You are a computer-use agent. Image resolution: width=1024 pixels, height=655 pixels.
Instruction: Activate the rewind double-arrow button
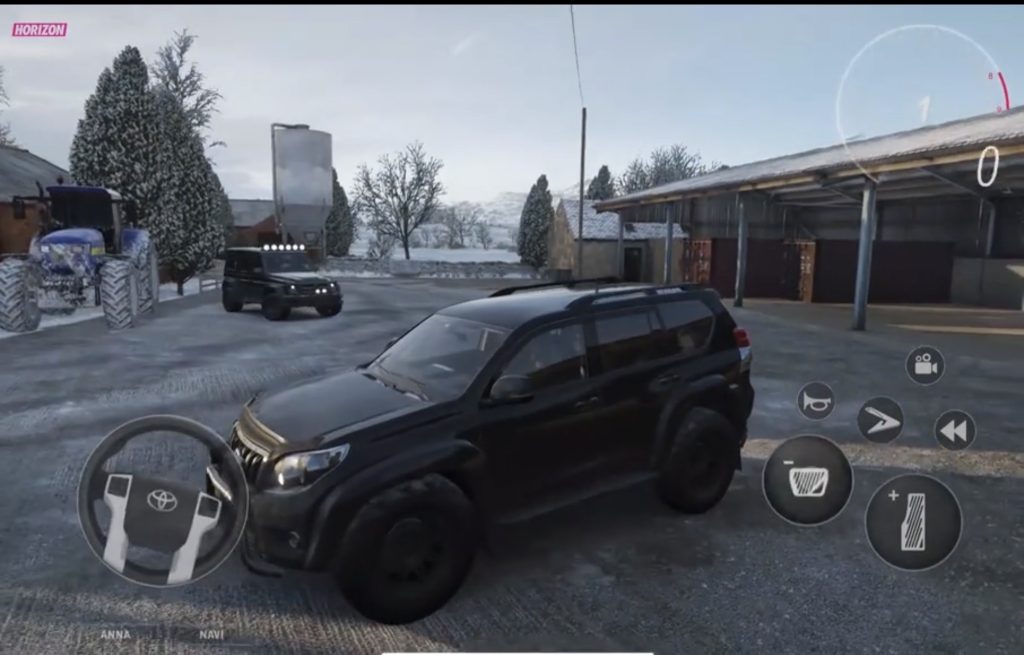point(955,431)
